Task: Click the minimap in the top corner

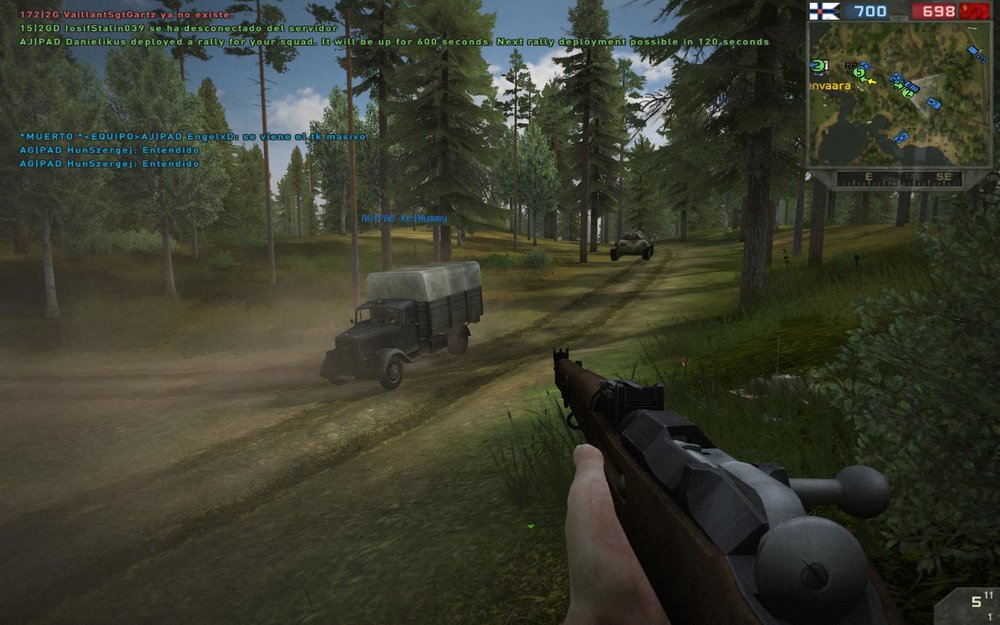Action: [899, 94]
